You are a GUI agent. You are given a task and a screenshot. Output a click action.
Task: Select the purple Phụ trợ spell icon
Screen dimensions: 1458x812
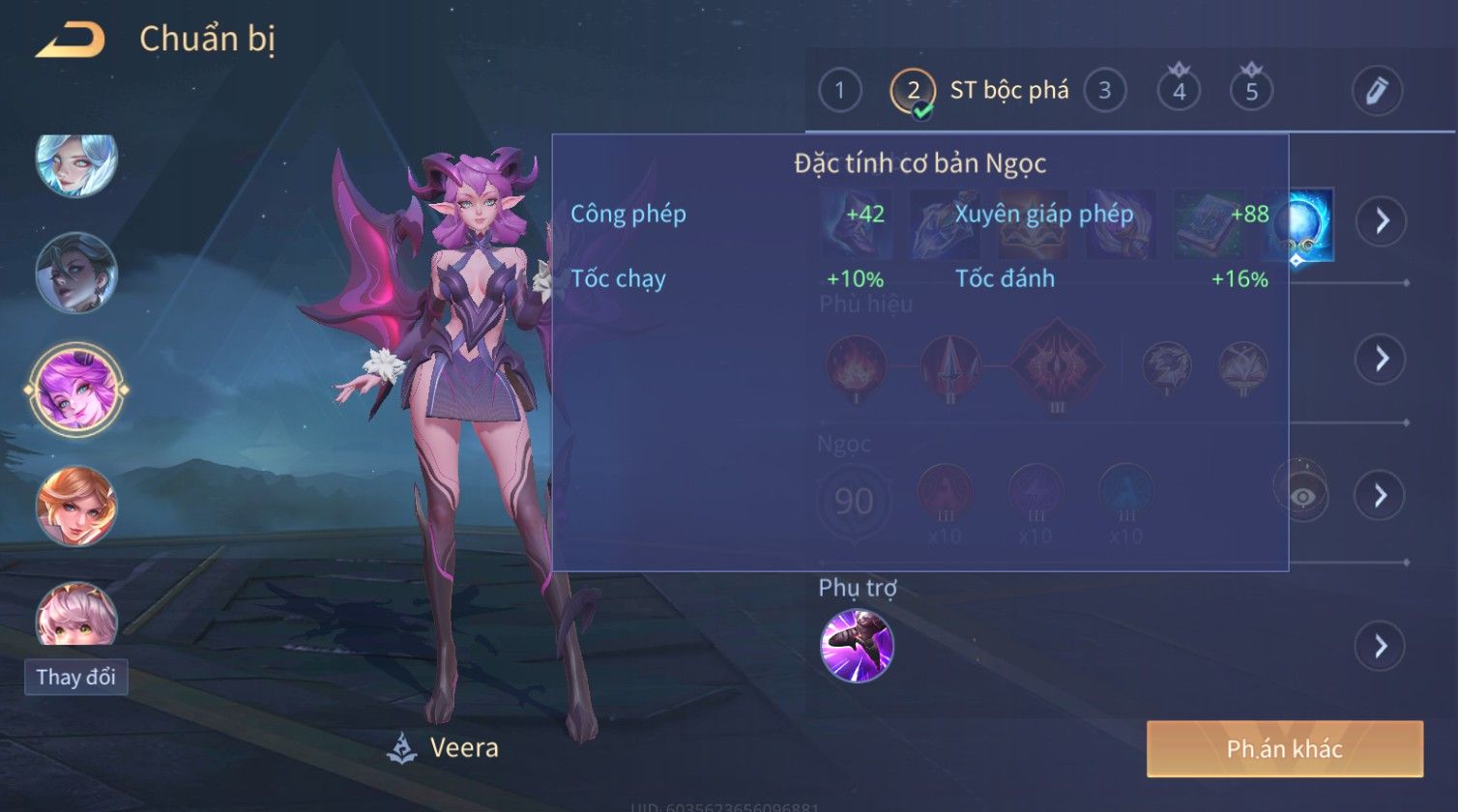coord(857,646)
